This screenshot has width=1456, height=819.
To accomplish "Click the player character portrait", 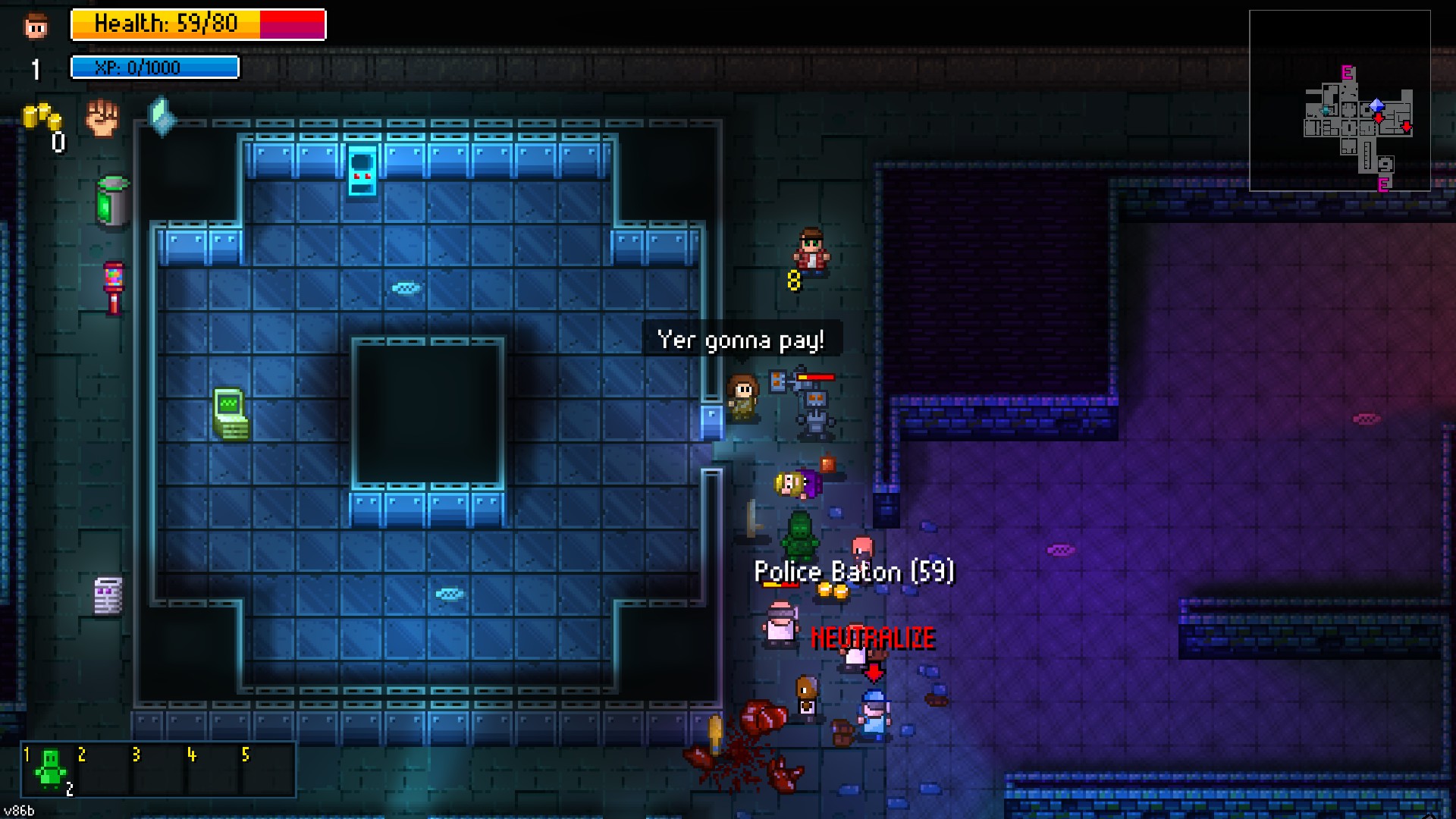I will click(36, 27).
